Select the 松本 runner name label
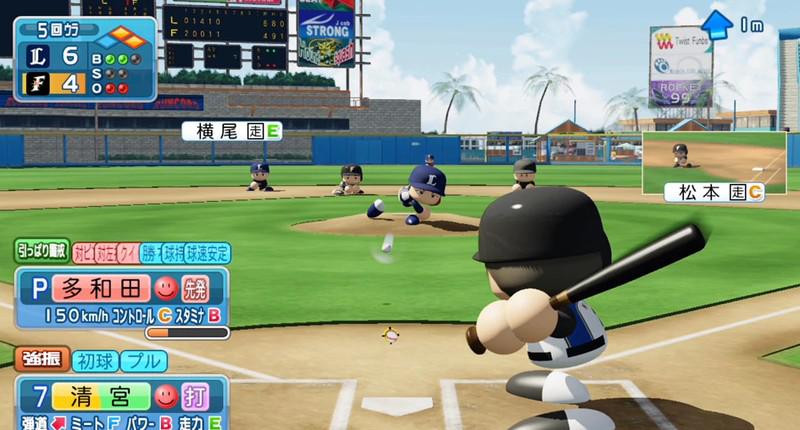The image size is (800, 430). pyautogui.click(x=713, y=192)
